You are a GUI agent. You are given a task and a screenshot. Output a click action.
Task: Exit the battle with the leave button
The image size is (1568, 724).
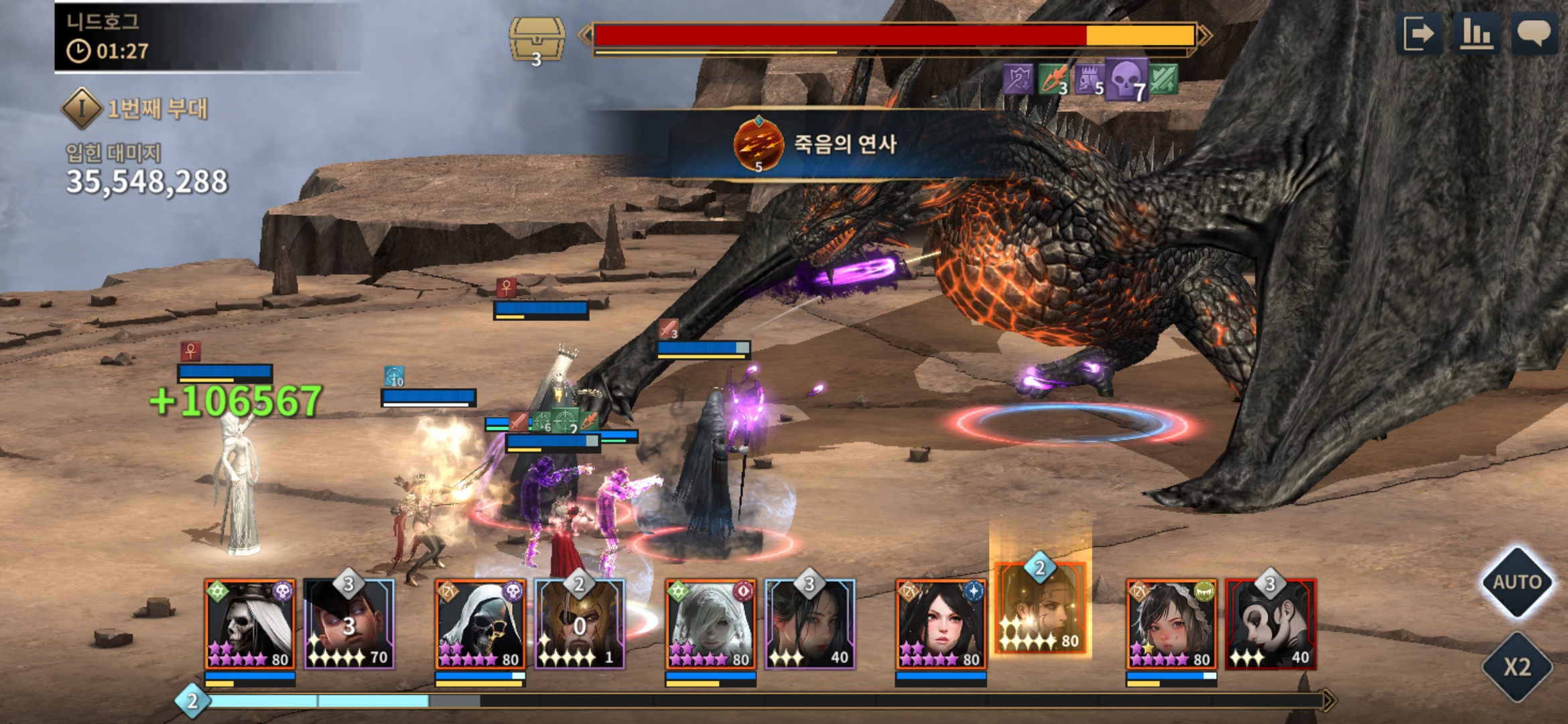click(x=1419, y=34)
